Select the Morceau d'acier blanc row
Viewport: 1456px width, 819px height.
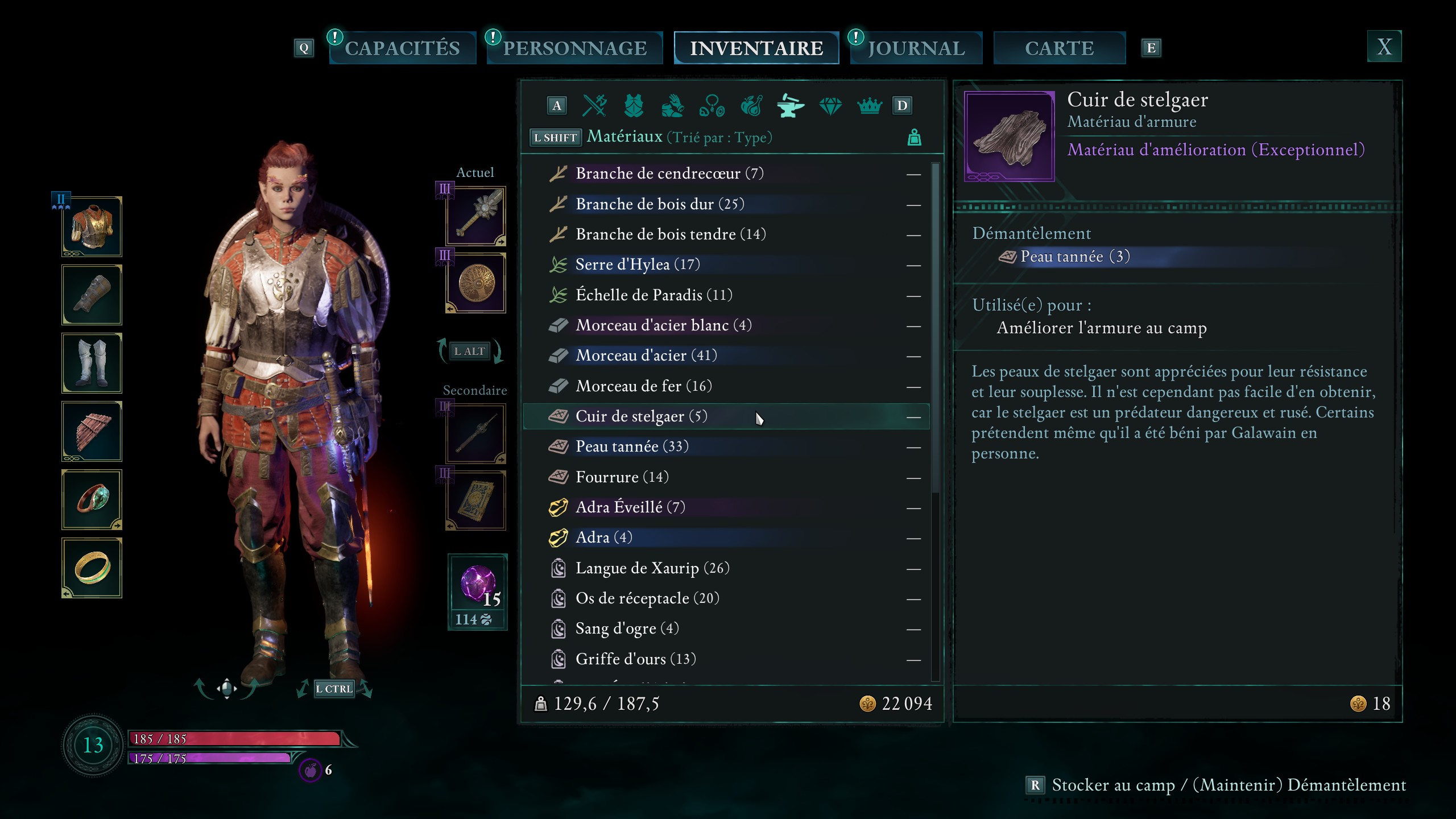click(663, 325)
